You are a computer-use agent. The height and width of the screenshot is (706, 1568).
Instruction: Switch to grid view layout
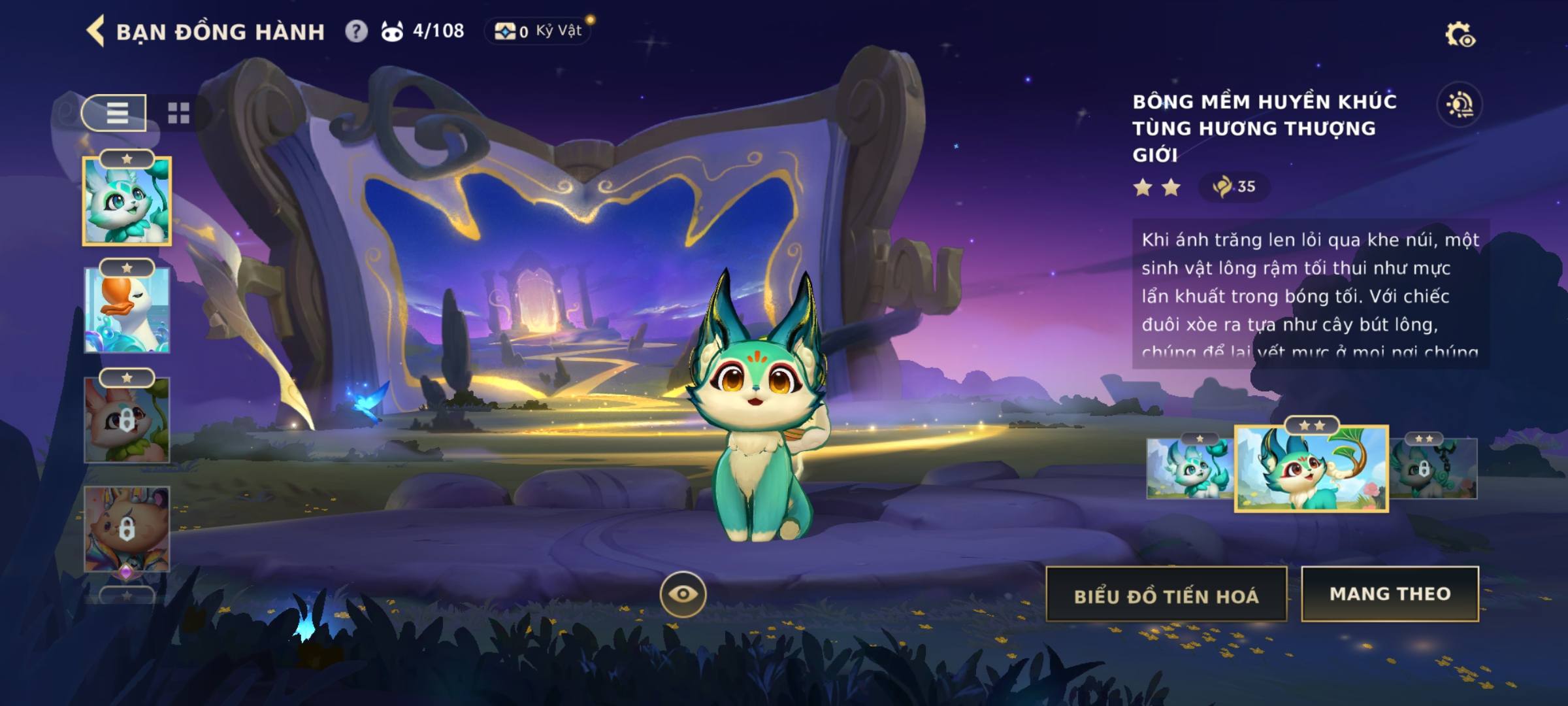pyautogui.click(x=178, y=113)
